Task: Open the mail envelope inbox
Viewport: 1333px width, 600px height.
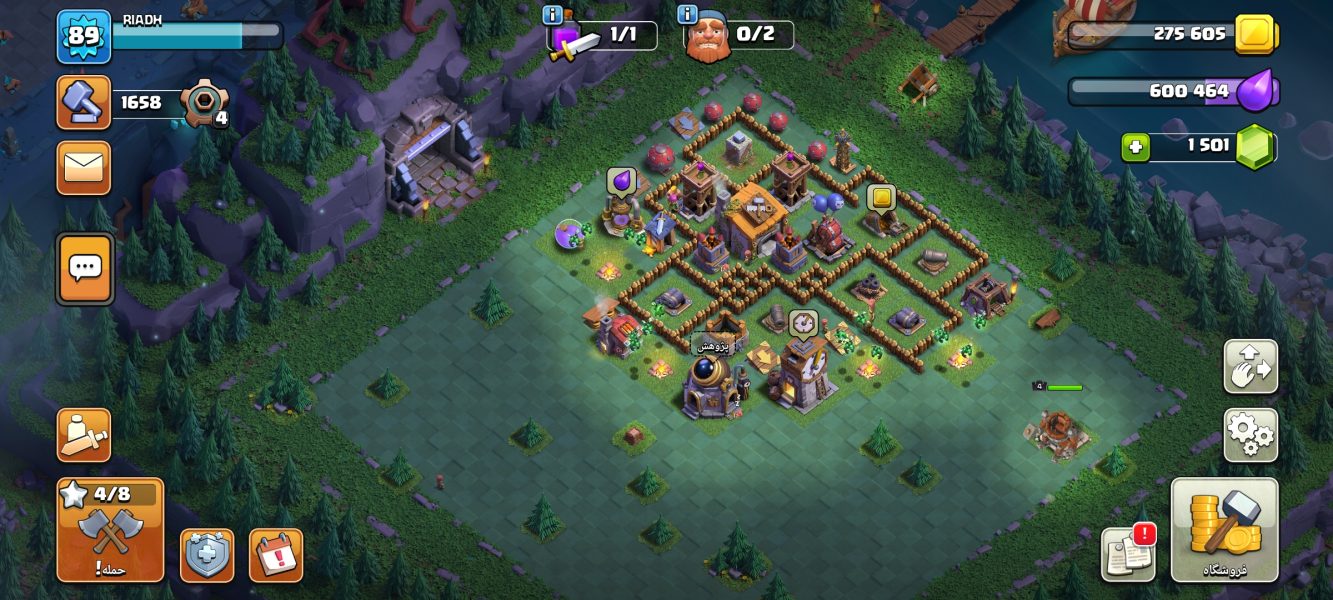Action: point(84,168)
